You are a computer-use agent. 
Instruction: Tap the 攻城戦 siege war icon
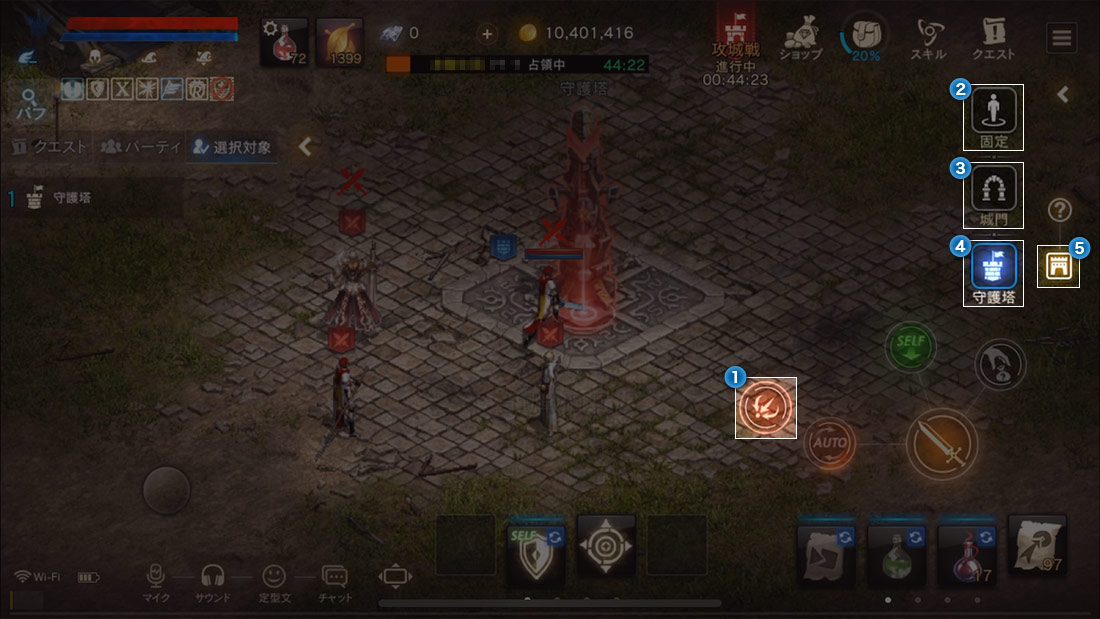click(735, 40)
